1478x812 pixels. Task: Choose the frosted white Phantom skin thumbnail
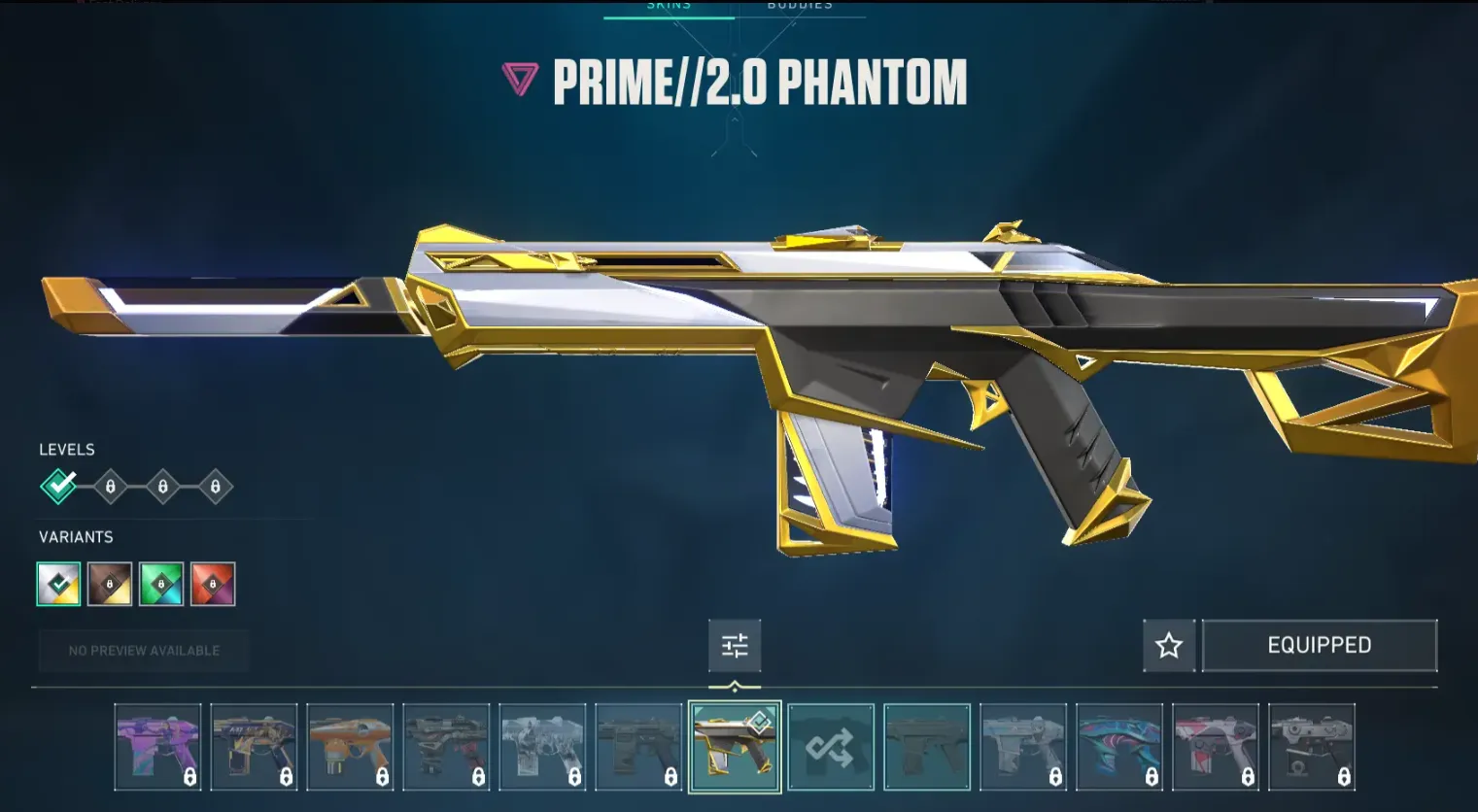542,747
